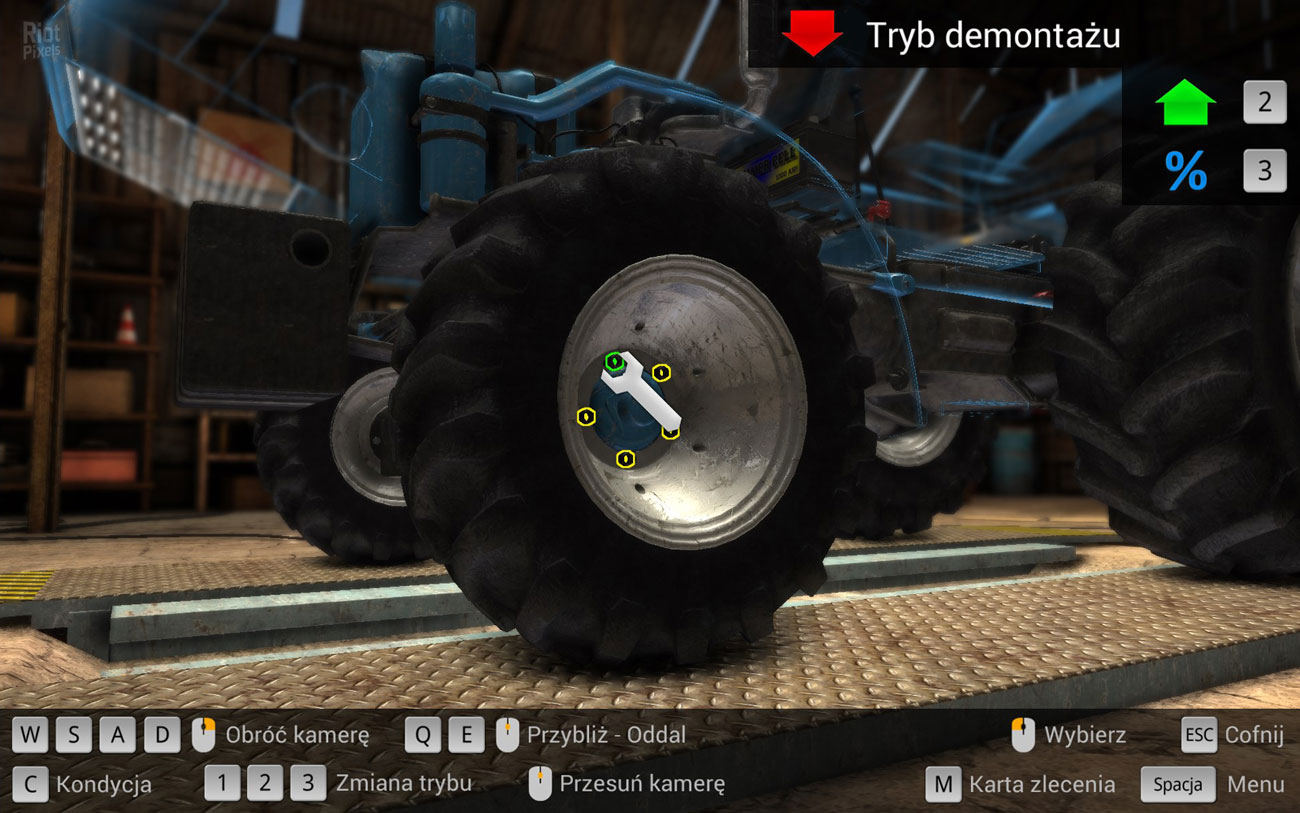Select the red arrow disassembly mode icon

812,33
